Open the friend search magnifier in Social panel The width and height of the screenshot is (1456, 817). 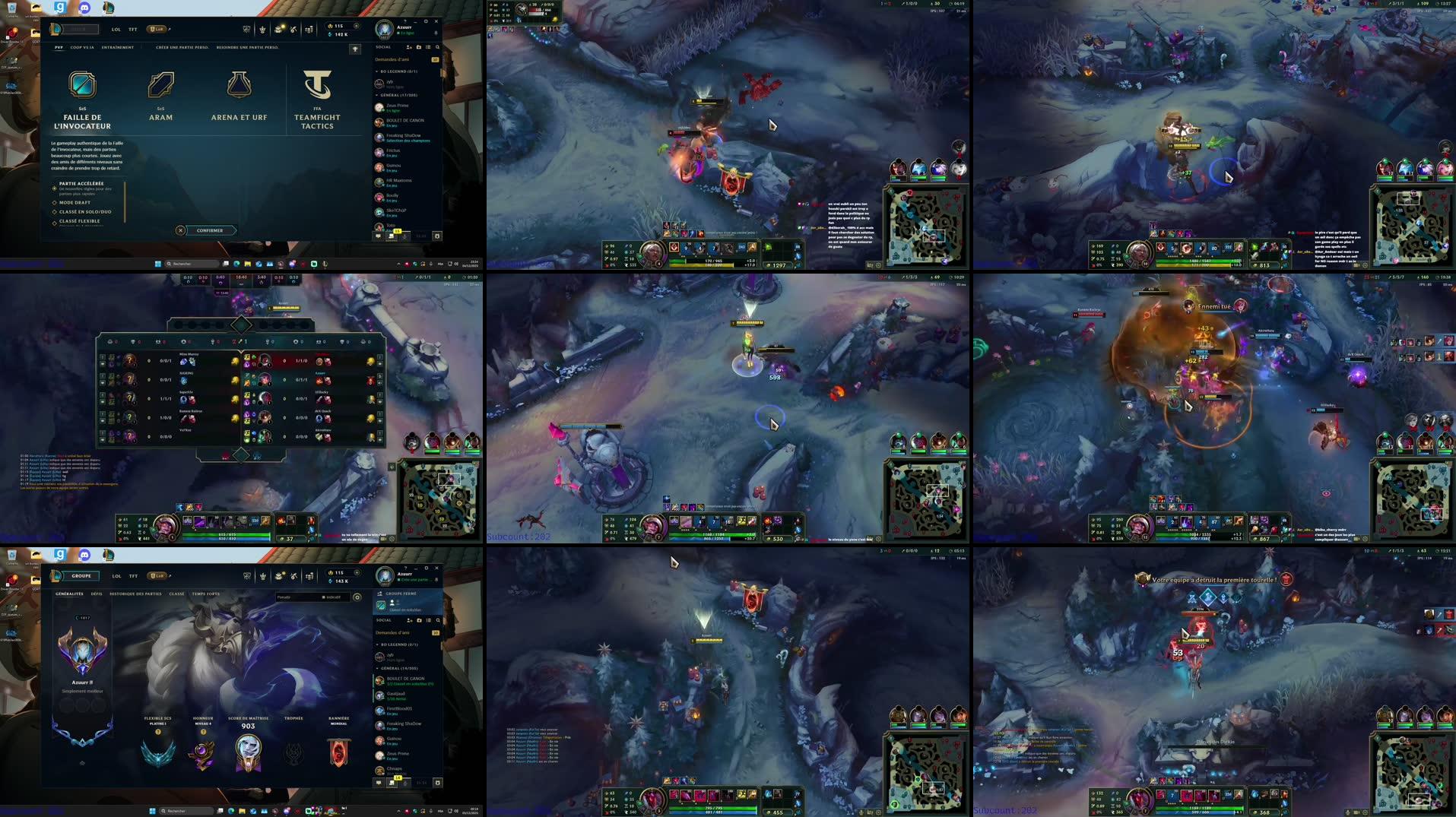click(437, 47)
